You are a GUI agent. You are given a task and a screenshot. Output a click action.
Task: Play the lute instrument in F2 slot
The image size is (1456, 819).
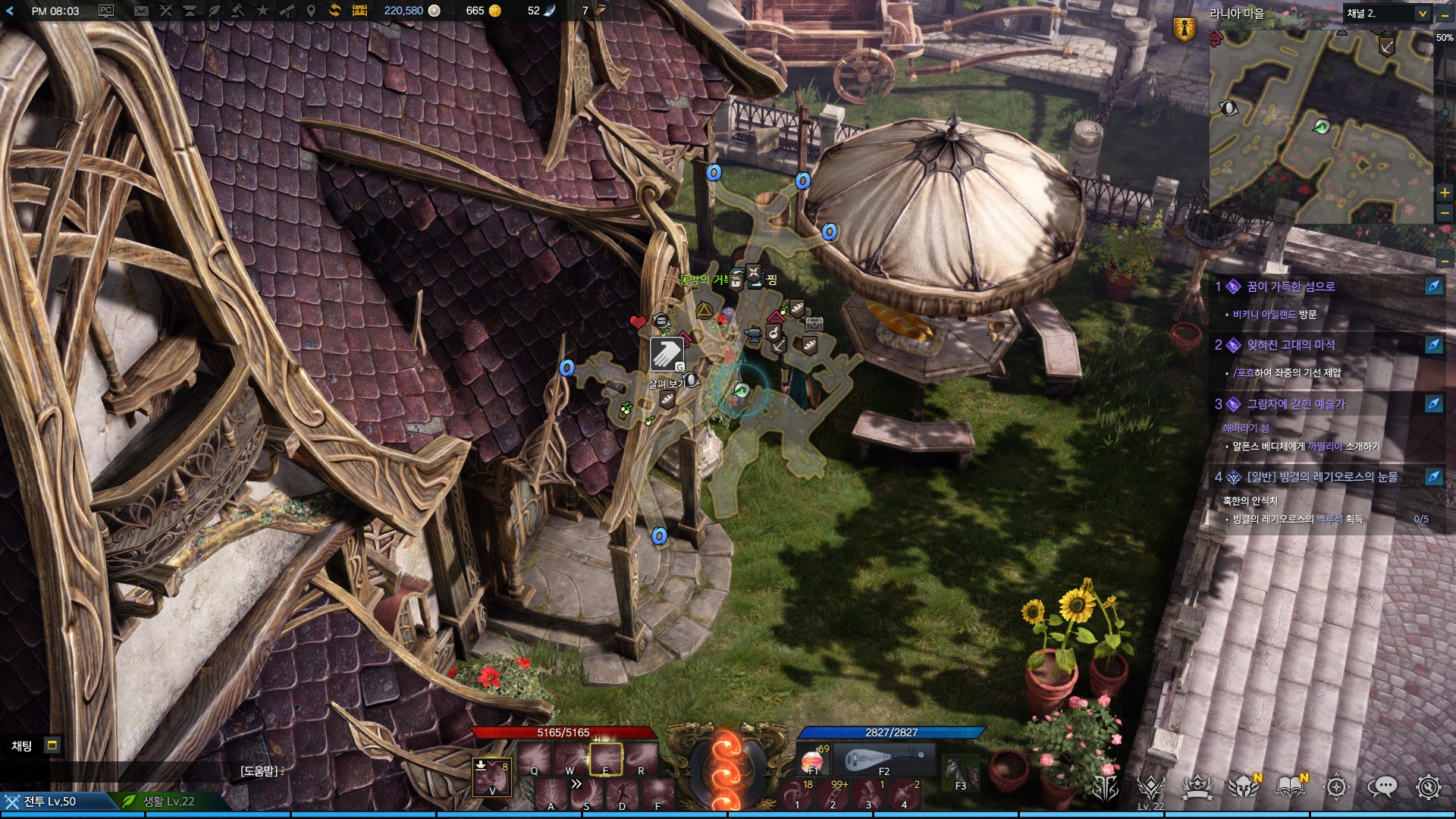click(884, 758)
